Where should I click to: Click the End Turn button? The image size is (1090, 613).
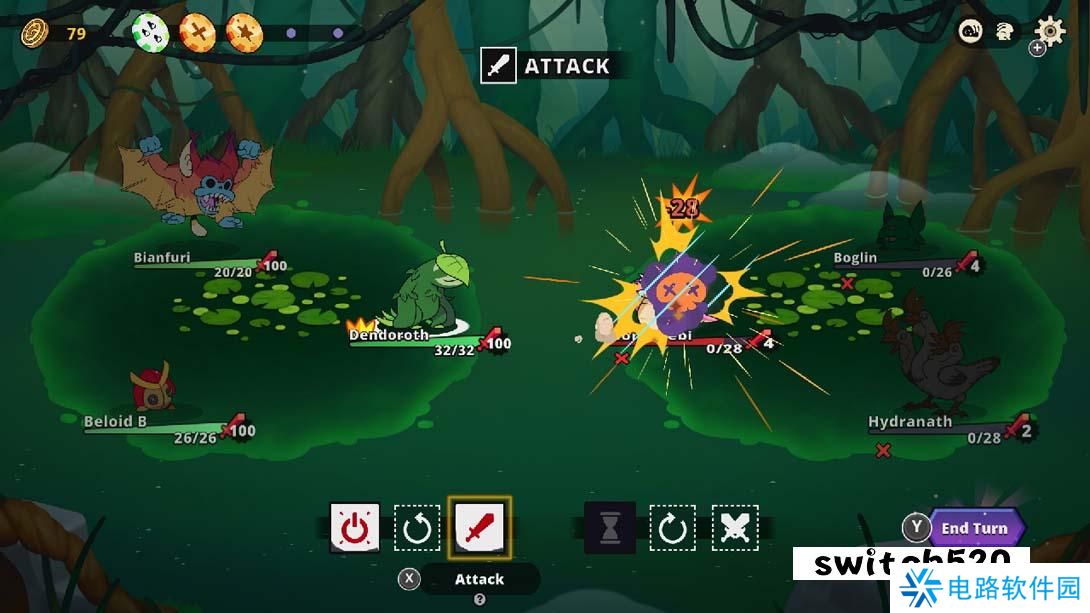point(974,528)
